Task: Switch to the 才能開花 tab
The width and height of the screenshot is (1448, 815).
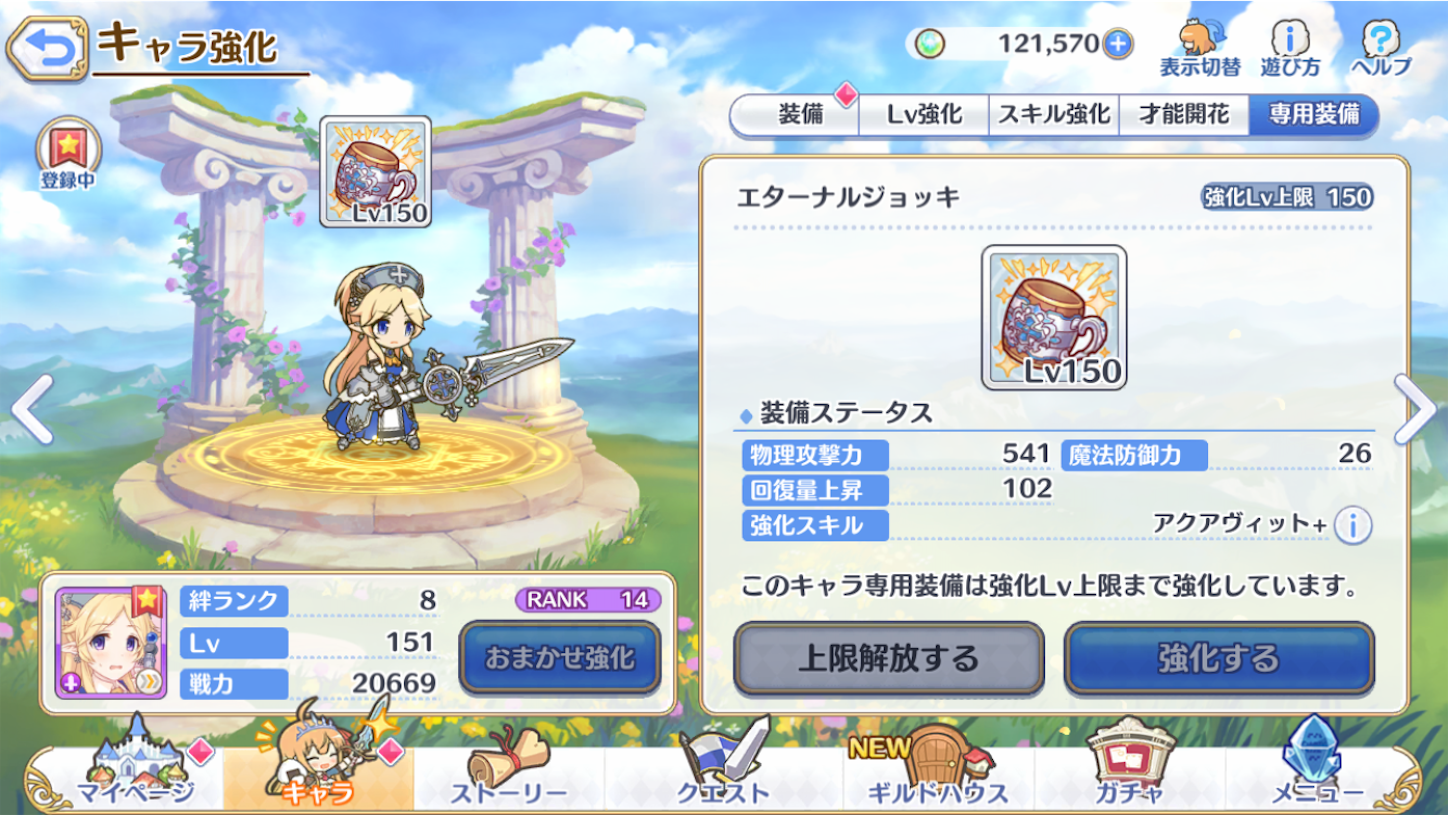Action: click(1186, 114)
